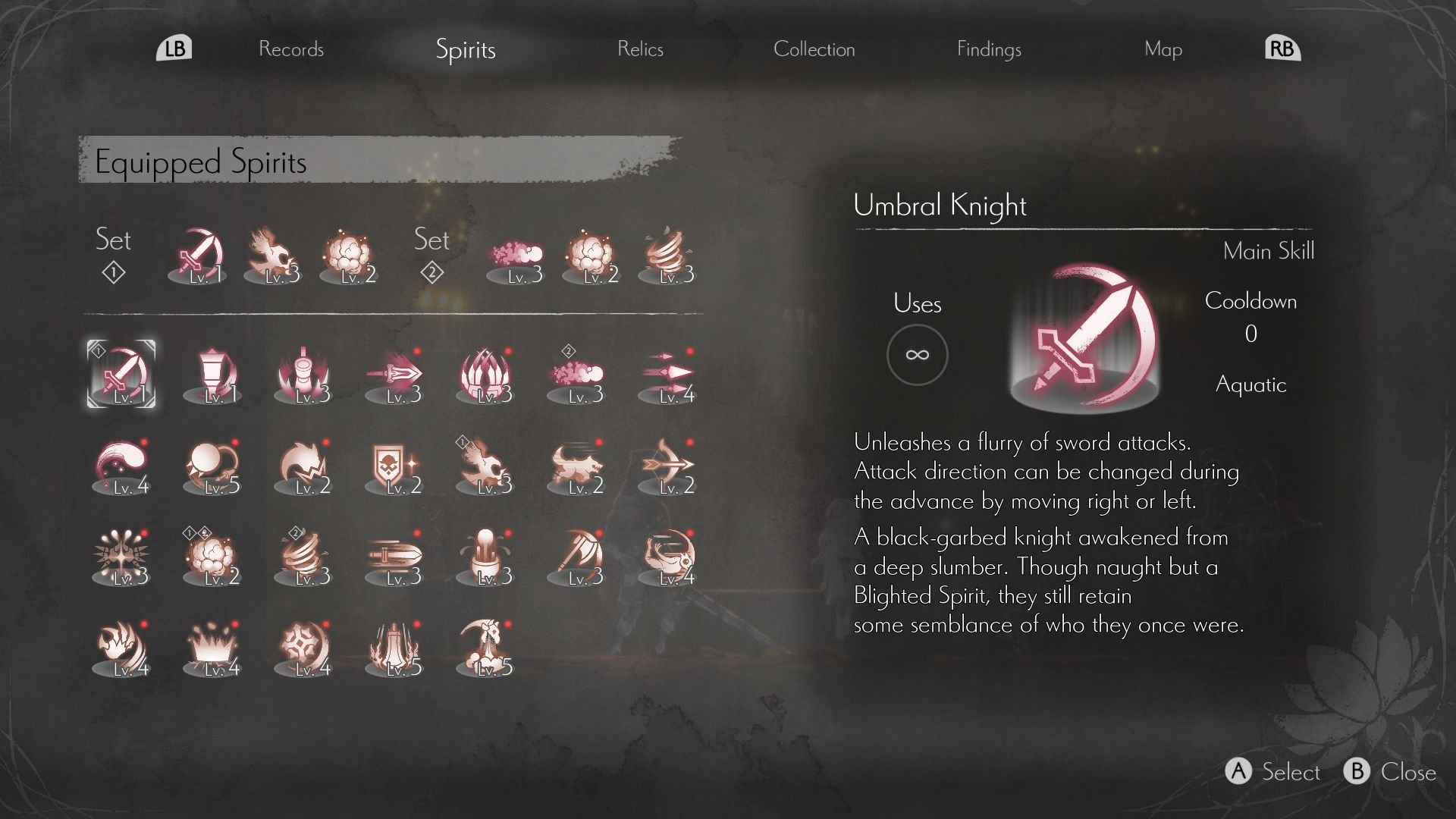Select the Umbral Knight sword spirit
This screenshot has width=1456, height=819.
[121, 372]
